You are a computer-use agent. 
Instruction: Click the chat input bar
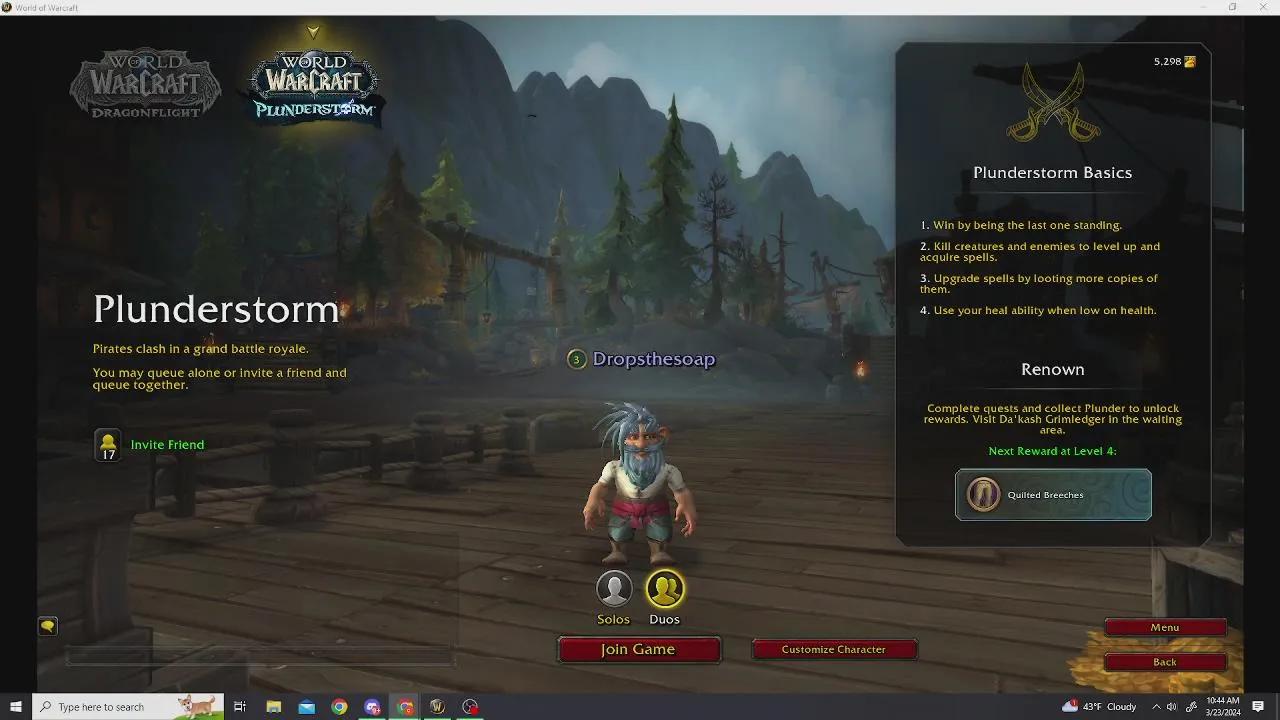260,657
